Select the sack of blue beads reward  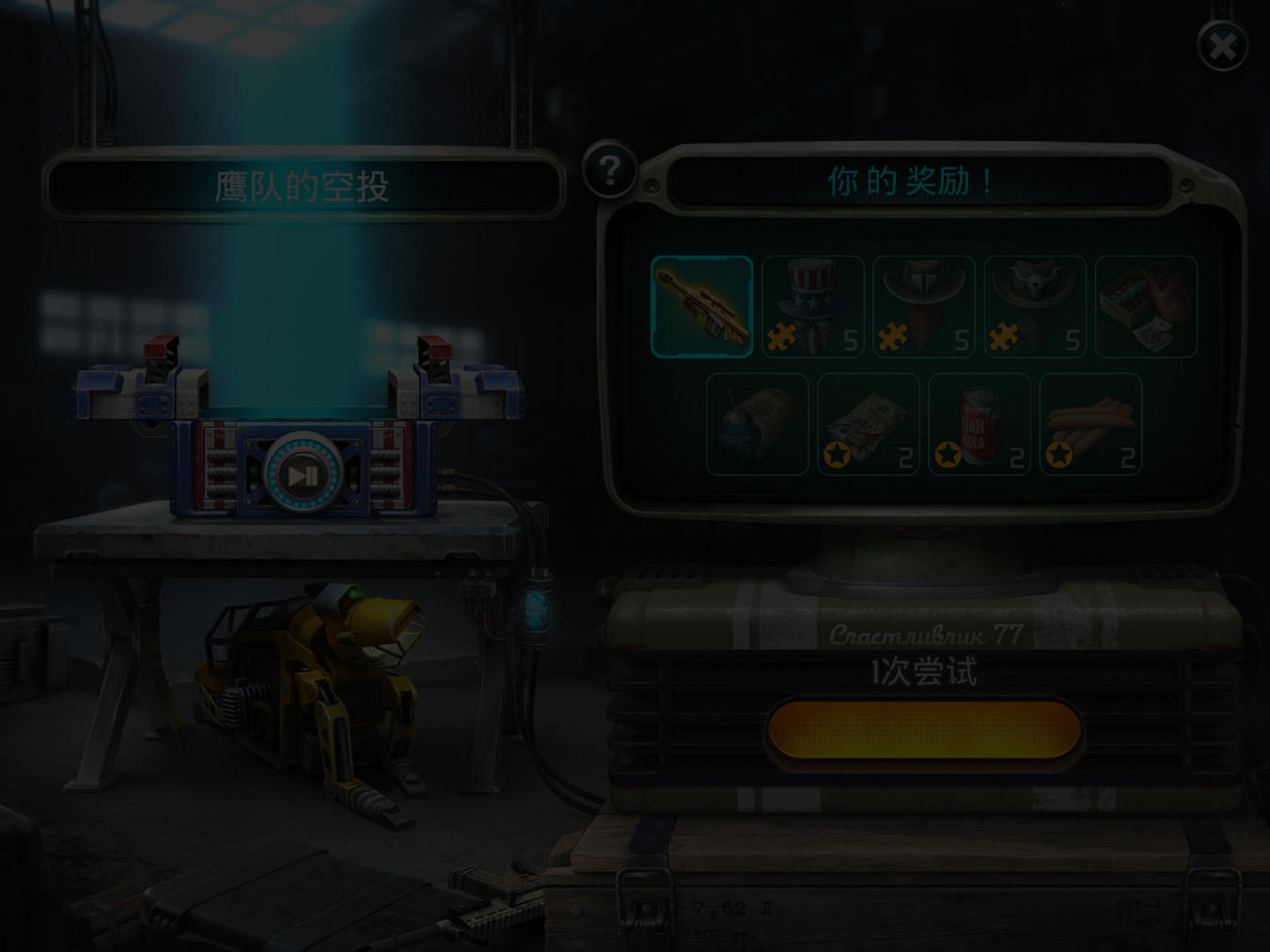757,421
